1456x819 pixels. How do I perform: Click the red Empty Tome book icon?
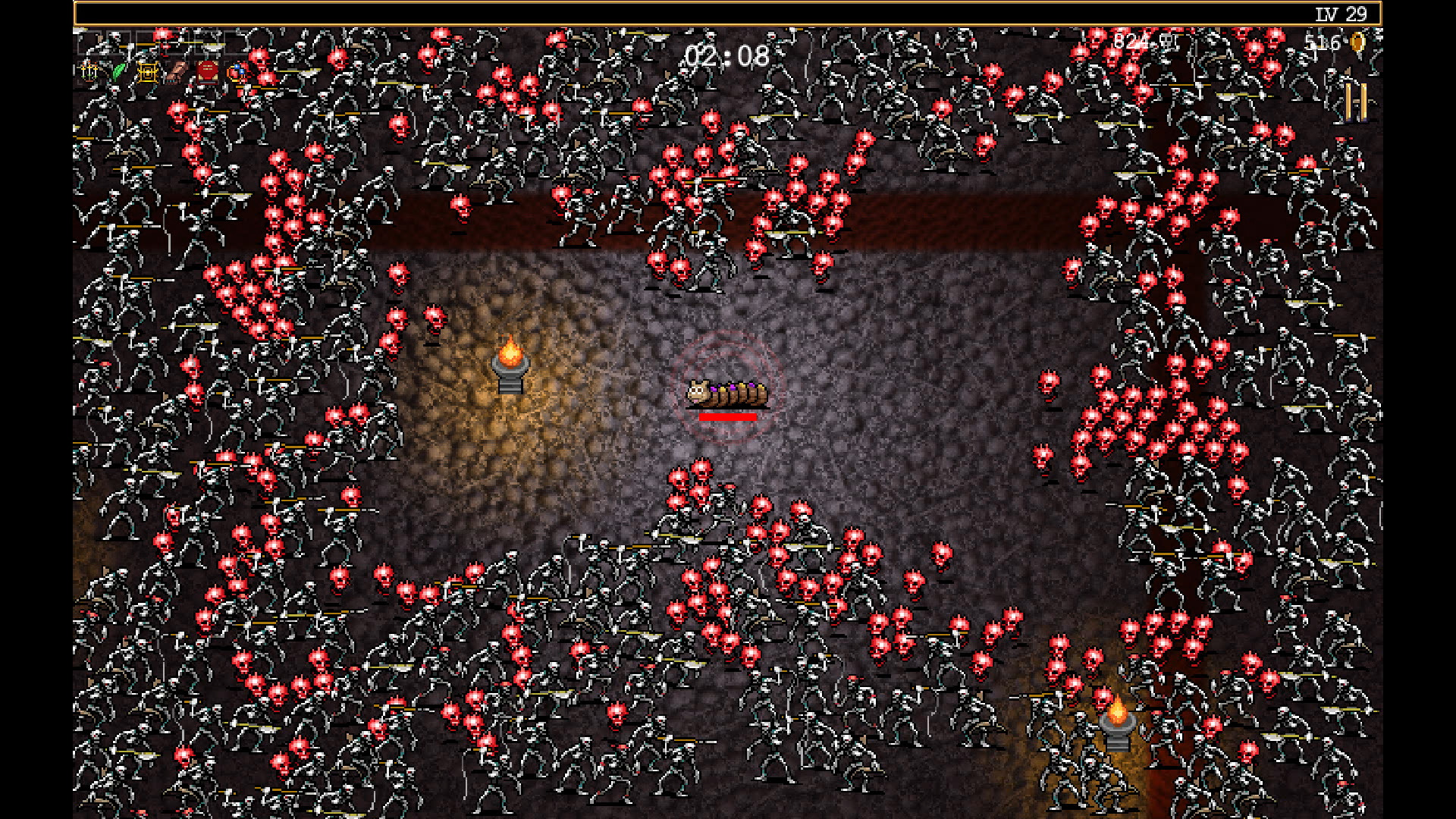[x=207, y=71]
